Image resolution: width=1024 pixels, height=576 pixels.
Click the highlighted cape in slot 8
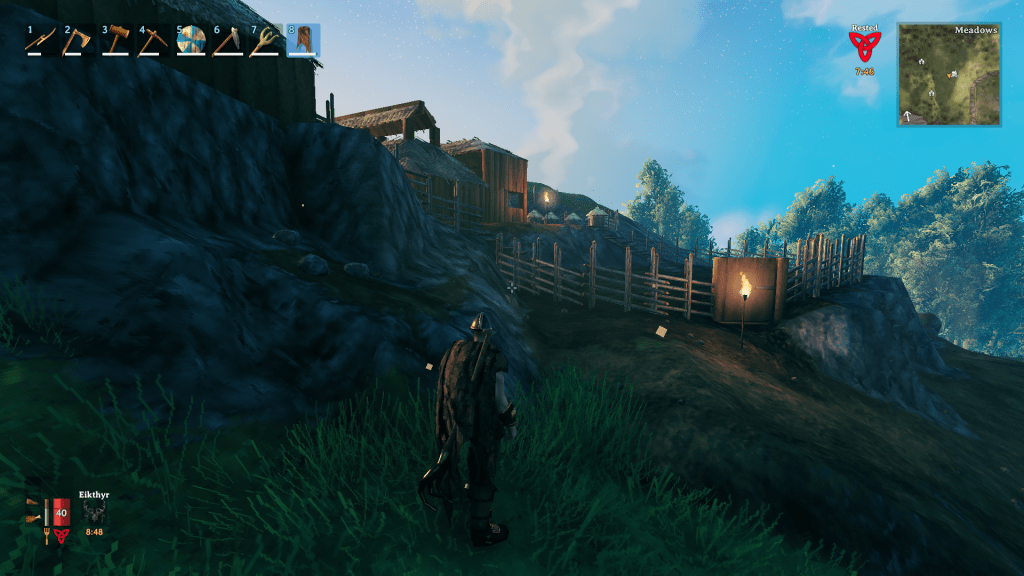303,40
